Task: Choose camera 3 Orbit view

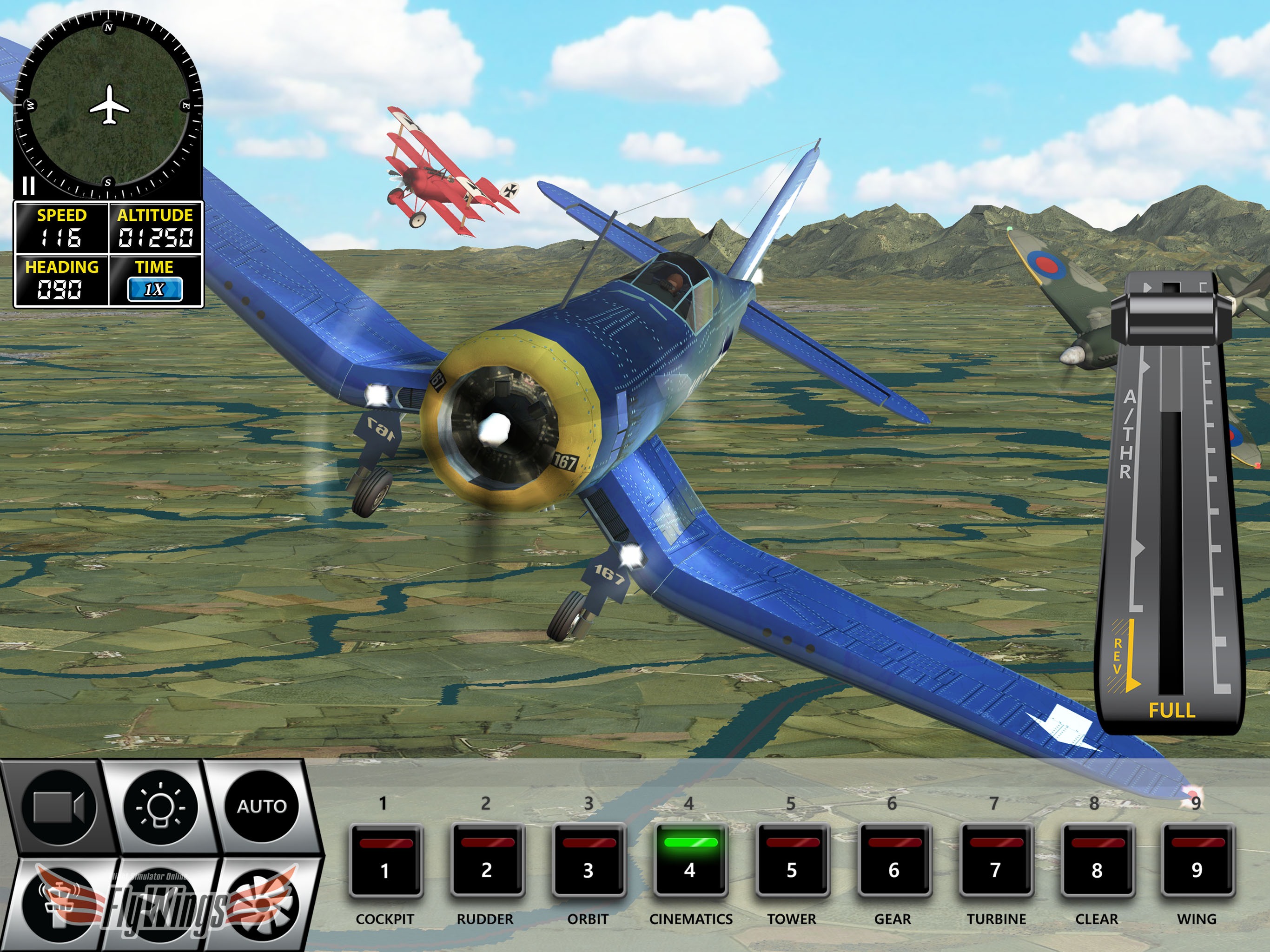Action: pyautogui.click(x=589, y=861)
